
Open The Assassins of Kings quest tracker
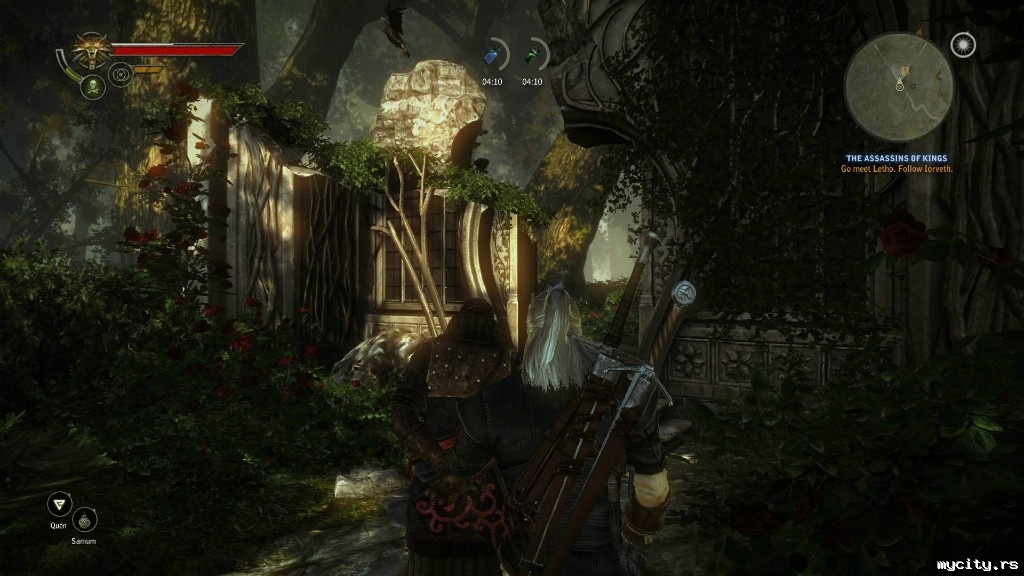click(896, 158)
